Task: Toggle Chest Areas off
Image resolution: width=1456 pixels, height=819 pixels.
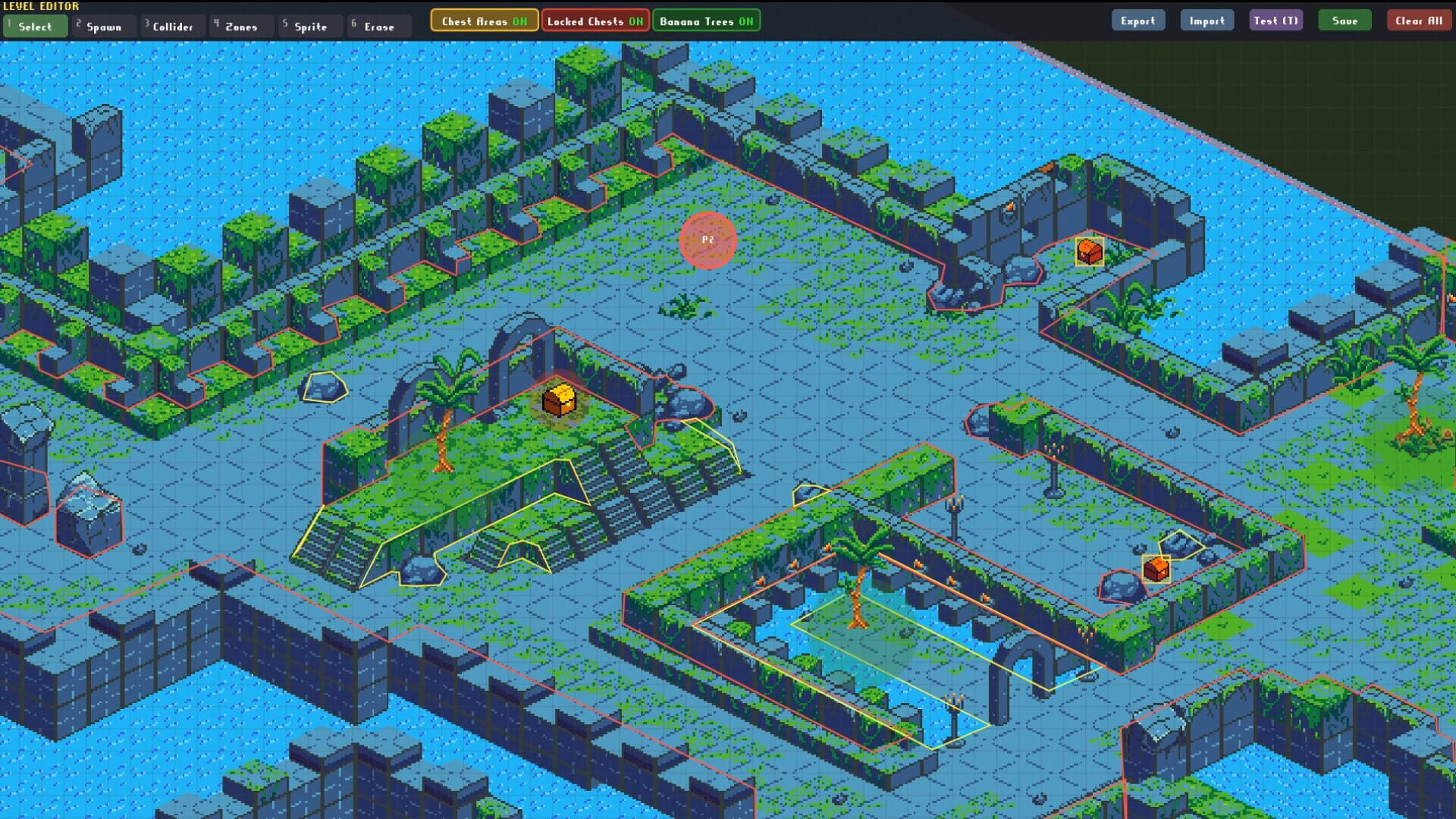Action: click(x=483, y=20)
